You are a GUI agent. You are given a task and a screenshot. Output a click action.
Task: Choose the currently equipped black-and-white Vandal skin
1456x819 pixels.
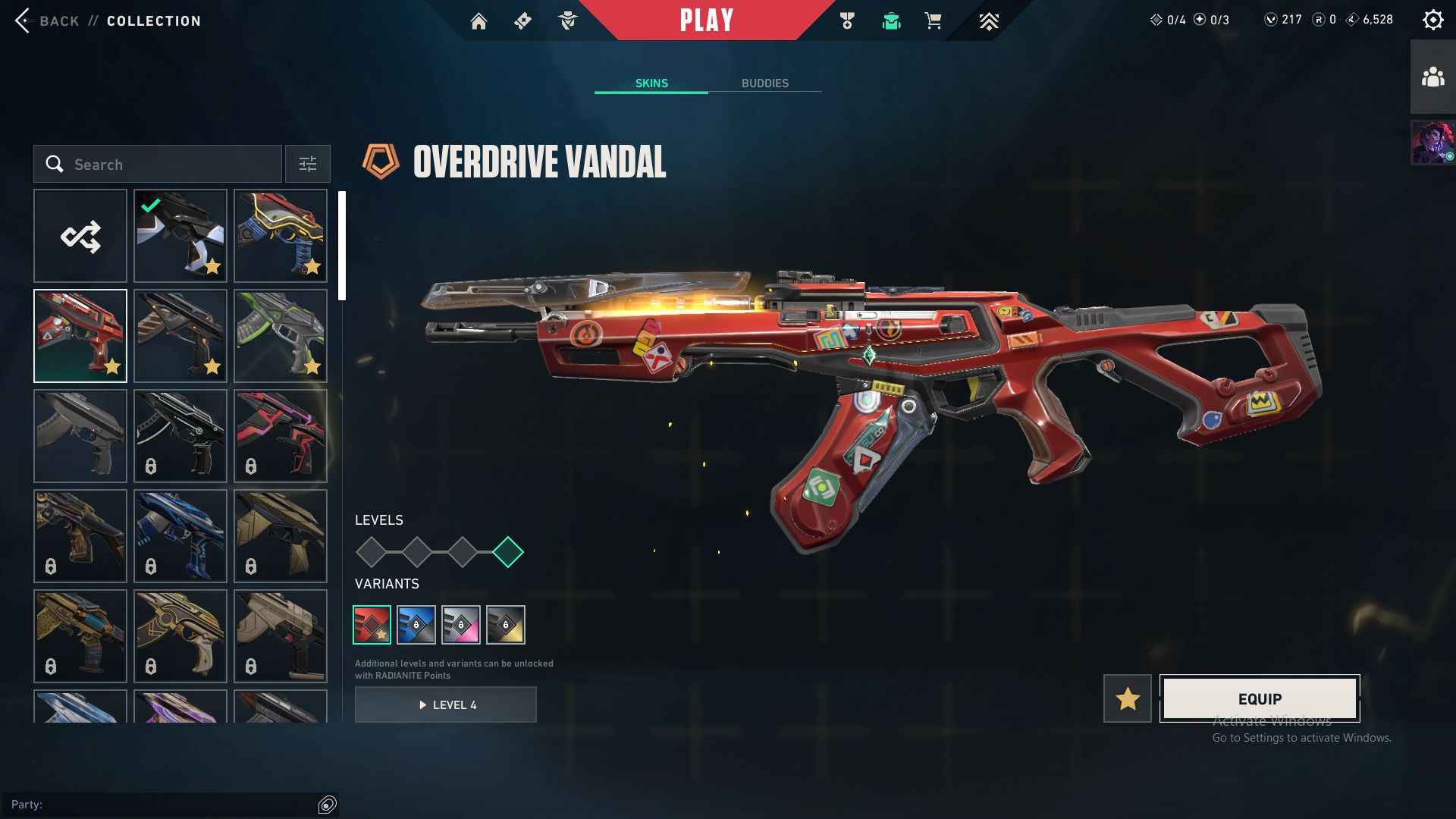pos(180,236)
